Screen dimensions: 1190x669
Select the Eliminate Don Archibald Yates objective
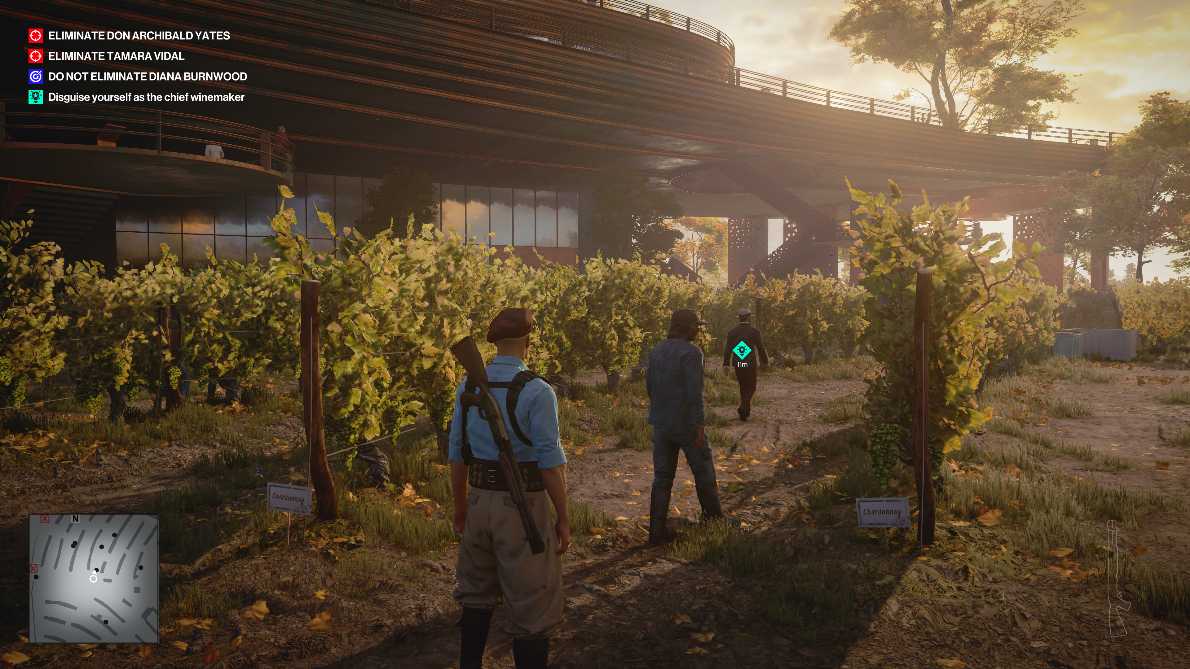click(x=139, y=35)
